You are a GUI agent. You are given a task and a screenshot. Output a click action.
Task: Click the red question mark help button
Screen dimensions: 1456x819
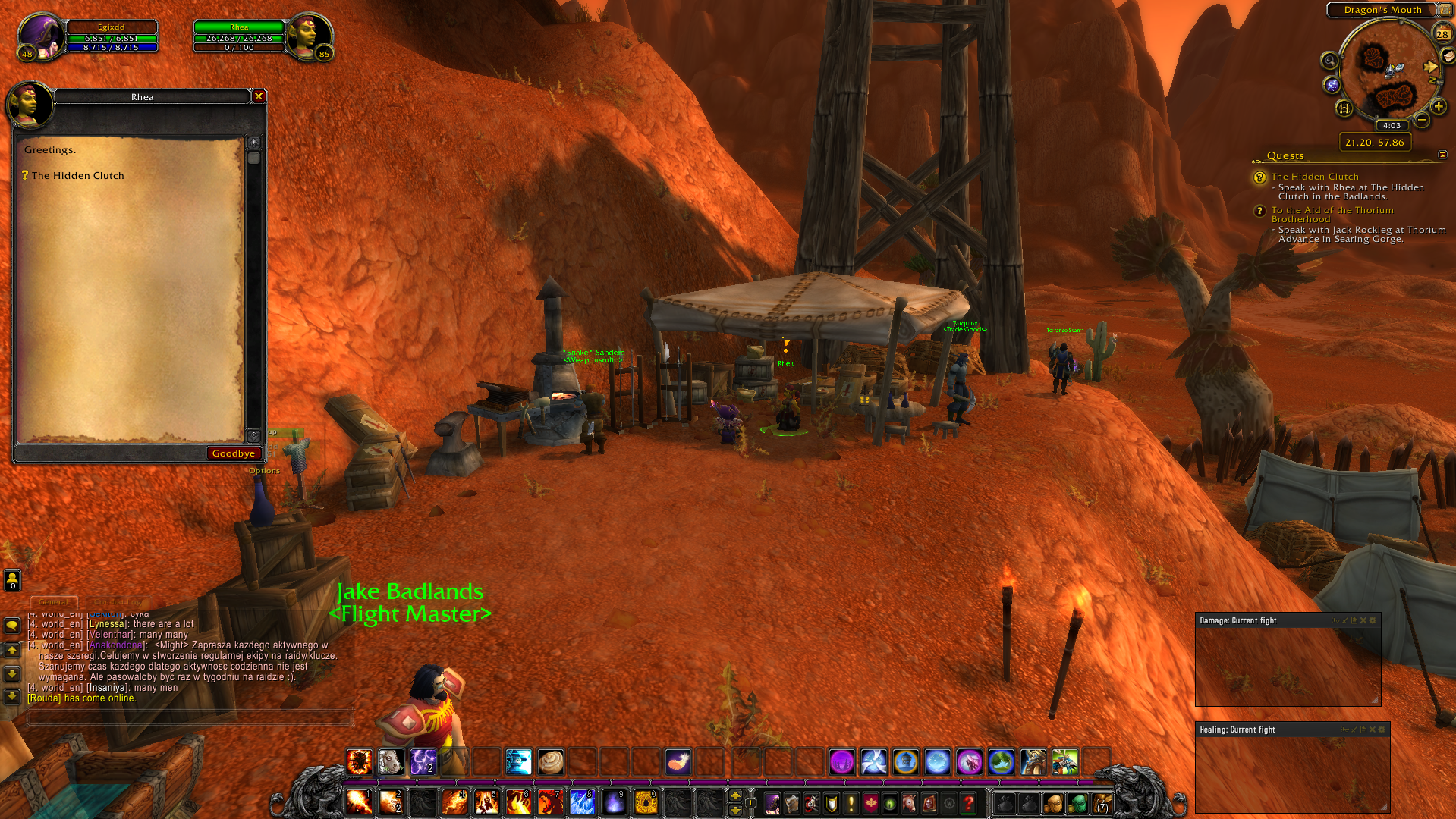tap(968, 802)
